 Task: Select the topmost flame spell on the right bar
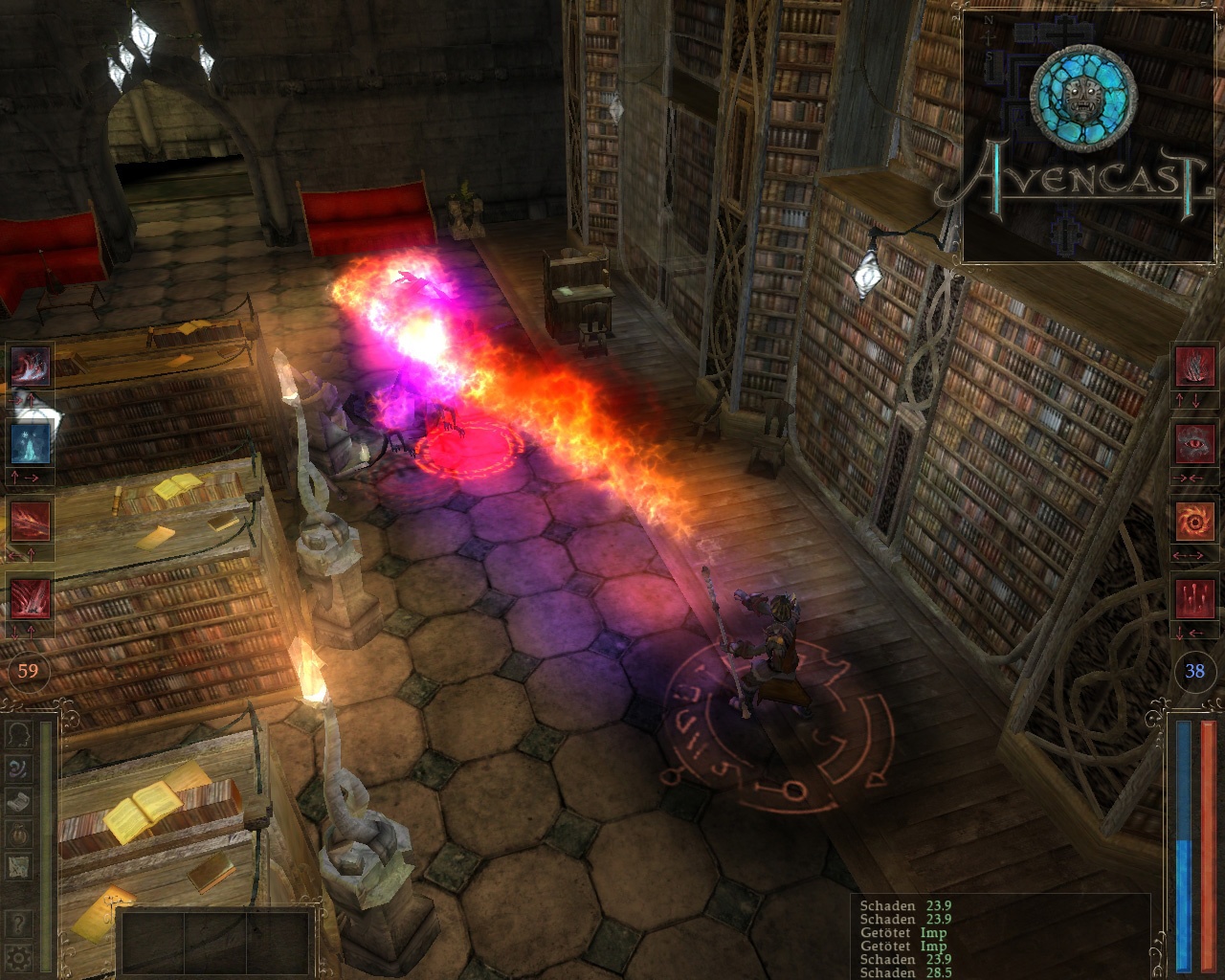click(1197, 366)
